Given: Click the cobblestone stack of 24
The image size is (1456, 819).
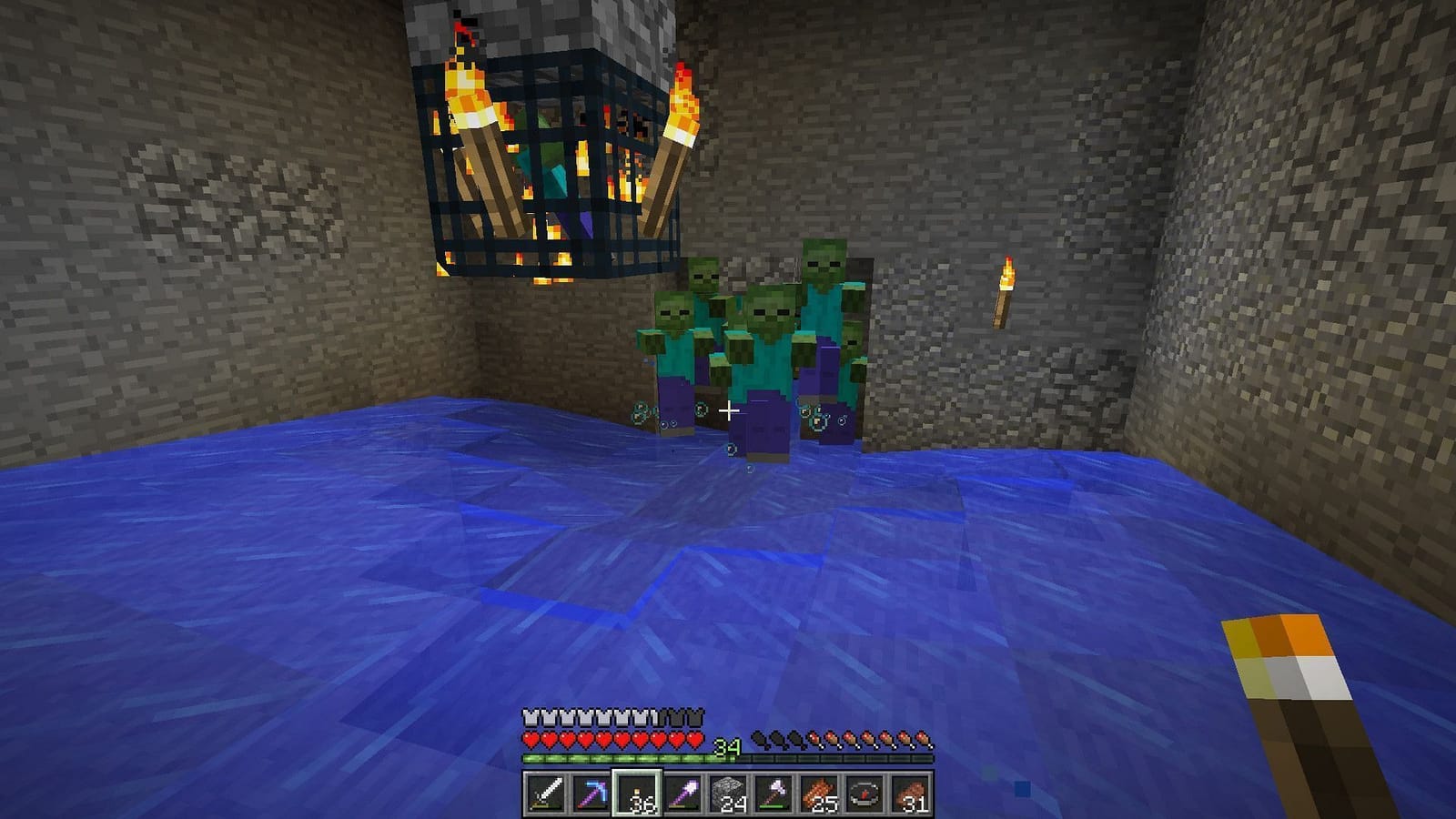Looking at the screenshot, I should [728, 792].
